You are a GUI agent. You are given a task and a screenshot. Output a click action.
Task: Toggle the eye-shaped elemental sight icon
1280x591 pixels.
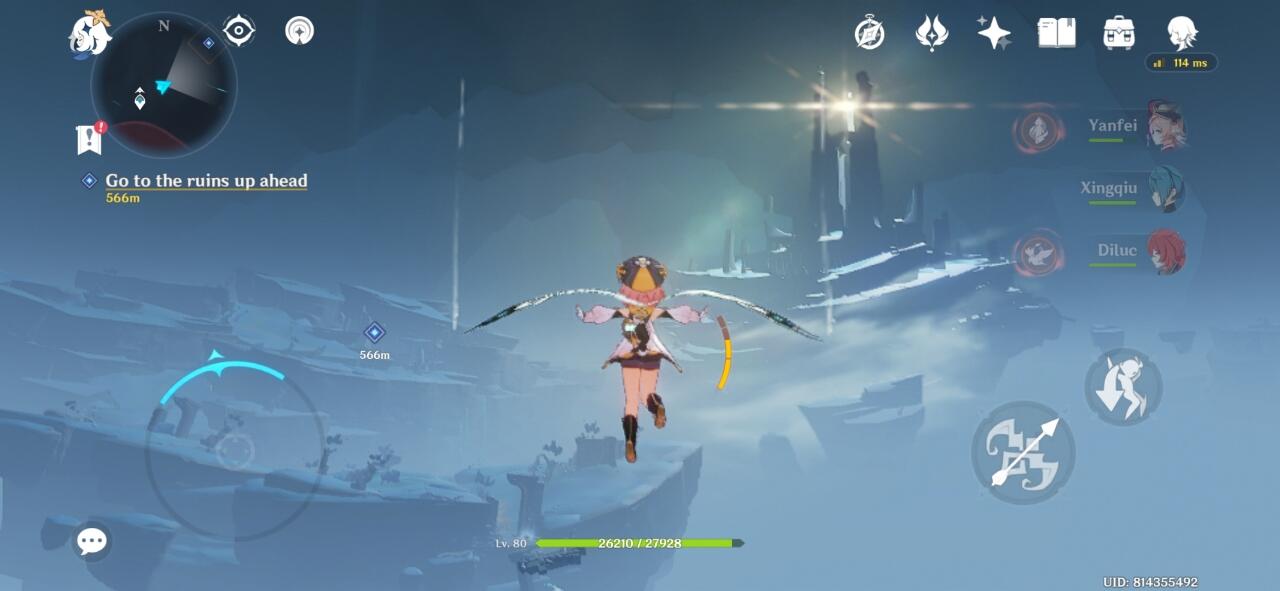(x=239, y=31)
